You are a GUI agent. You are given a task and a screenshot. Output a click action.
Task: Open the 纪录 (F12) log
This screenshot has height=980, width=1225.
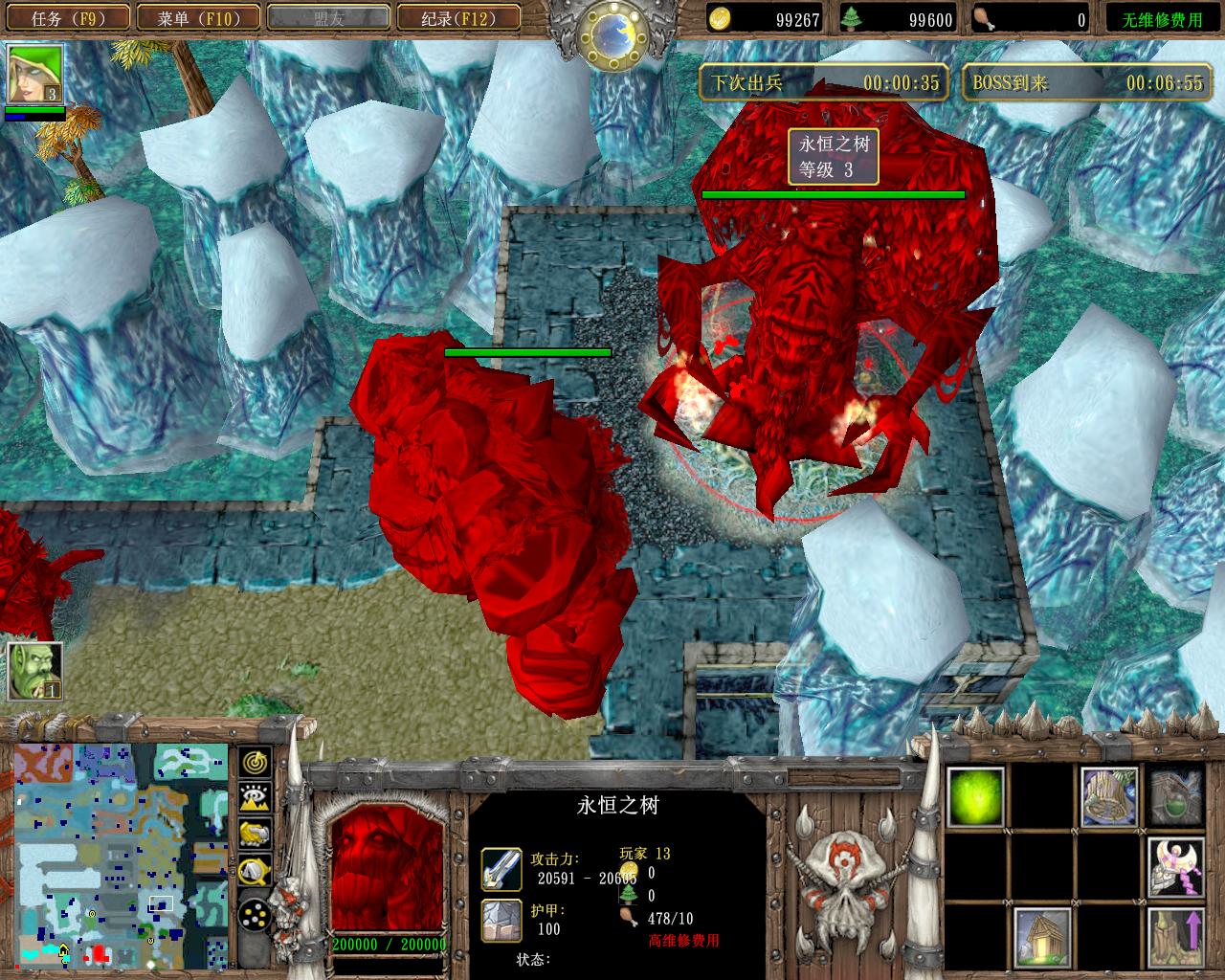coord(457,17)
